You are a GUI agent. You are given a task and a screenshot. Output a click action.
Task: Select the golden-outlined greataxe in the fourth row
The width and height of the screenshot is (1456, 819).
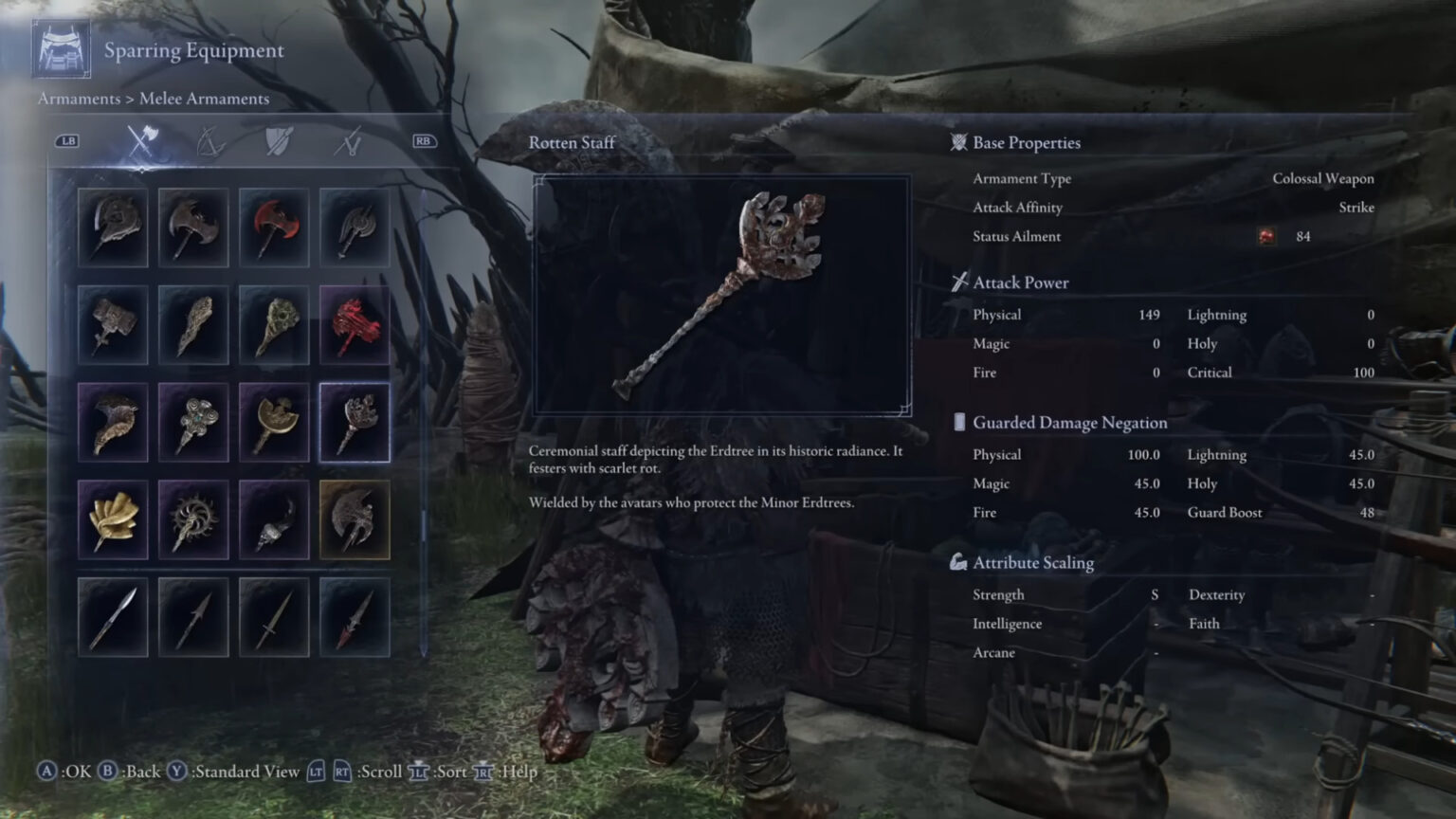tap(354, 519)
